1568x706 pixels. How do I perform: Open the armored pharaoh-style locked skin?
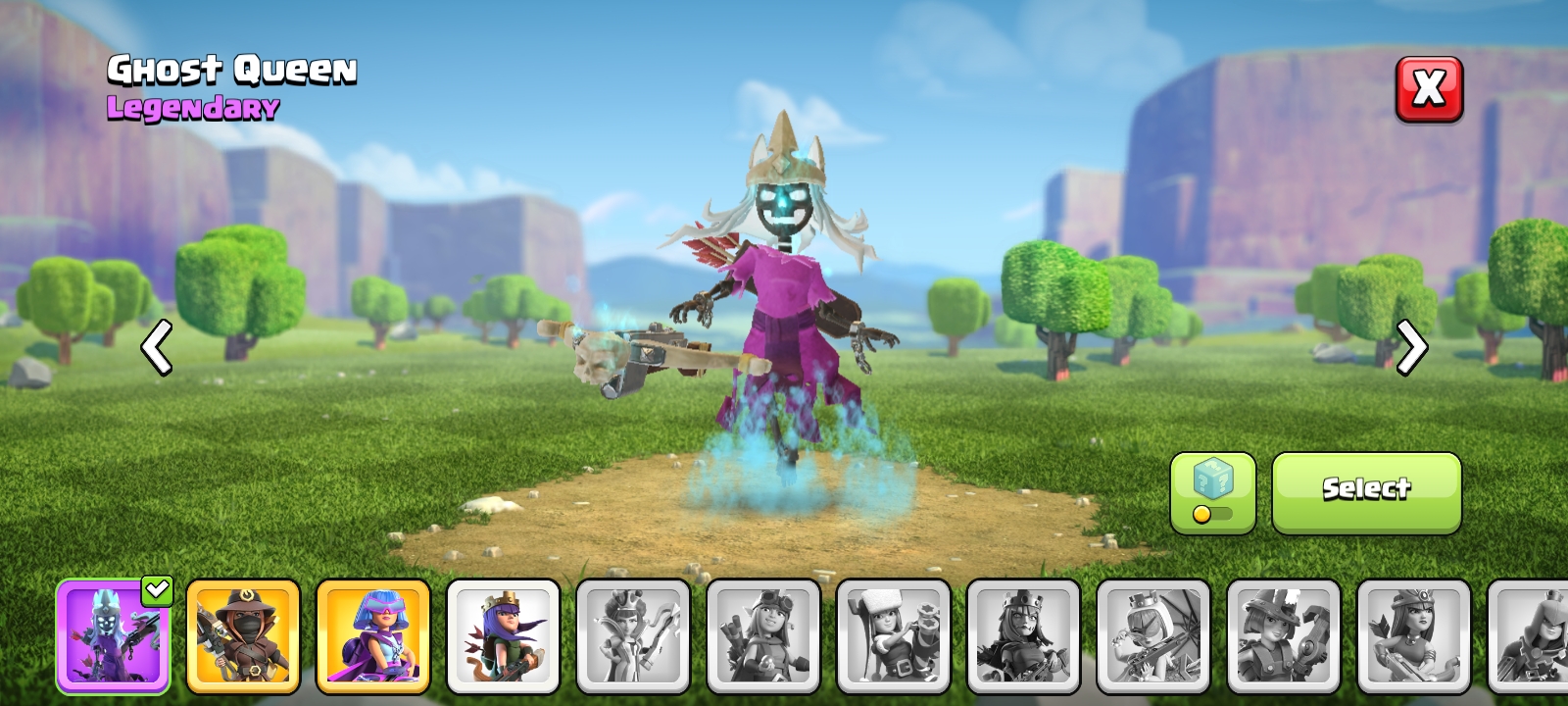1026,634
